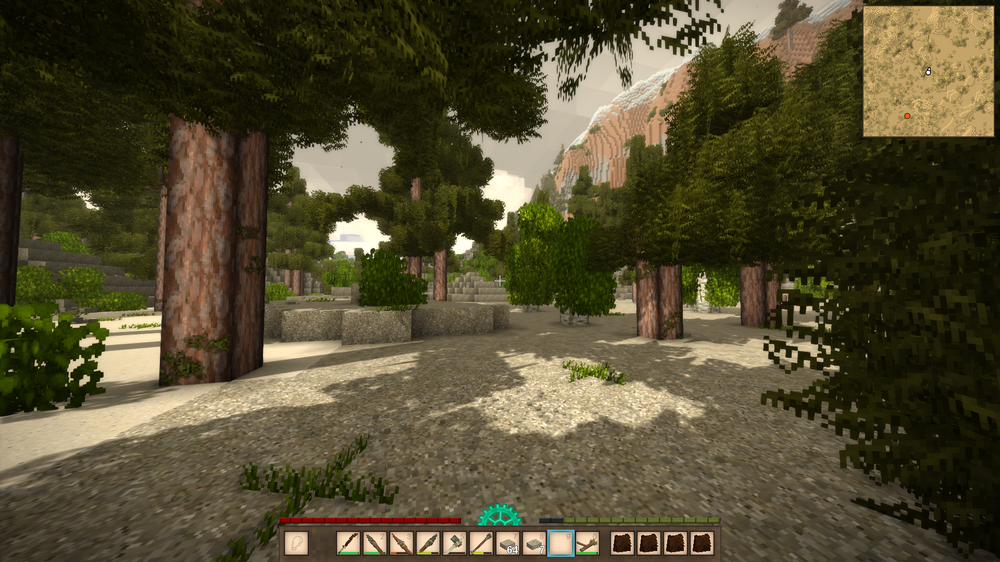The height and width of the screenshot is (562, 1000).
Task: Select the hammer in the hotbar
Action: (x=455, y=543)
